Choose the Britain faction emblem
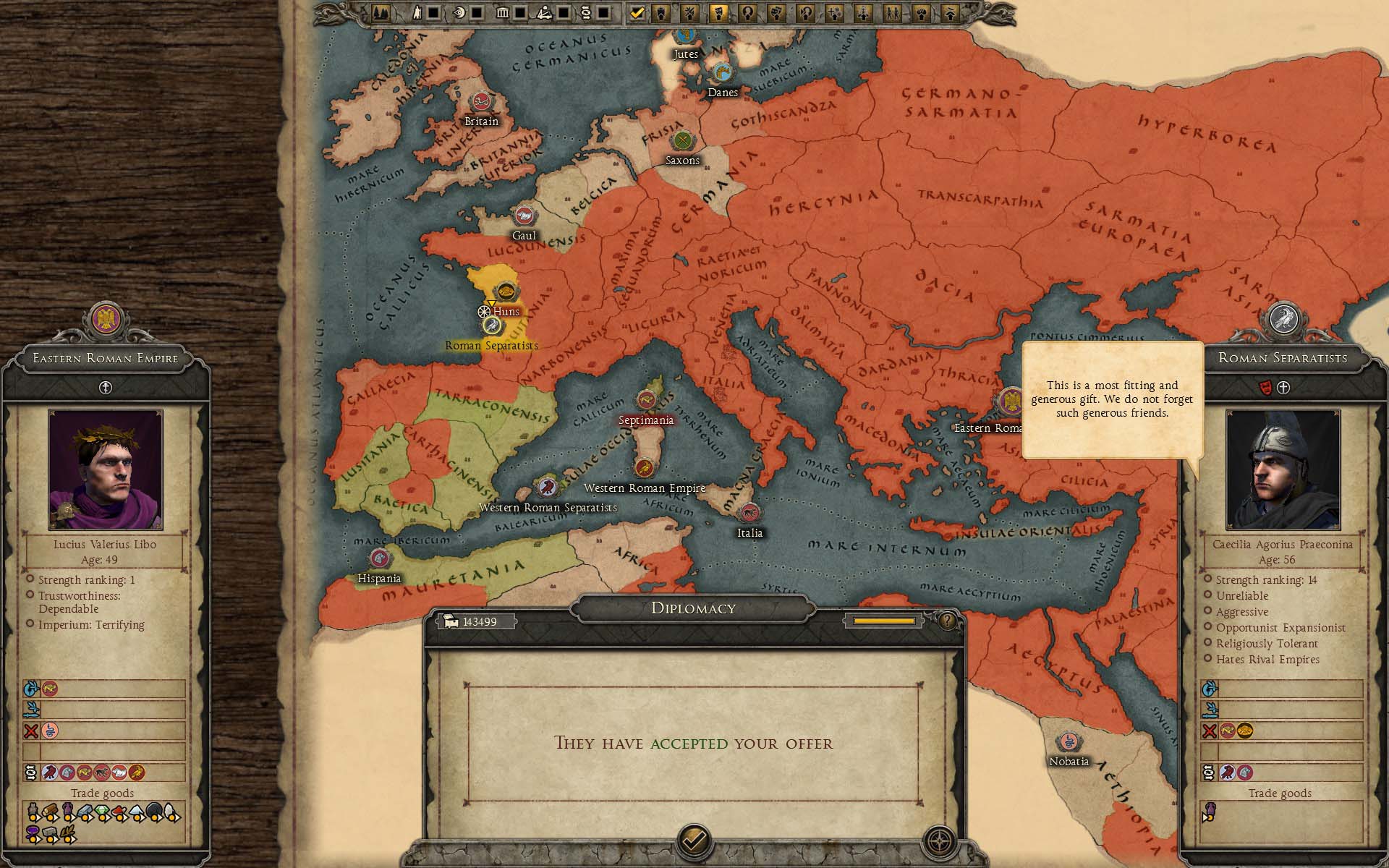 (x=480, y=103)
